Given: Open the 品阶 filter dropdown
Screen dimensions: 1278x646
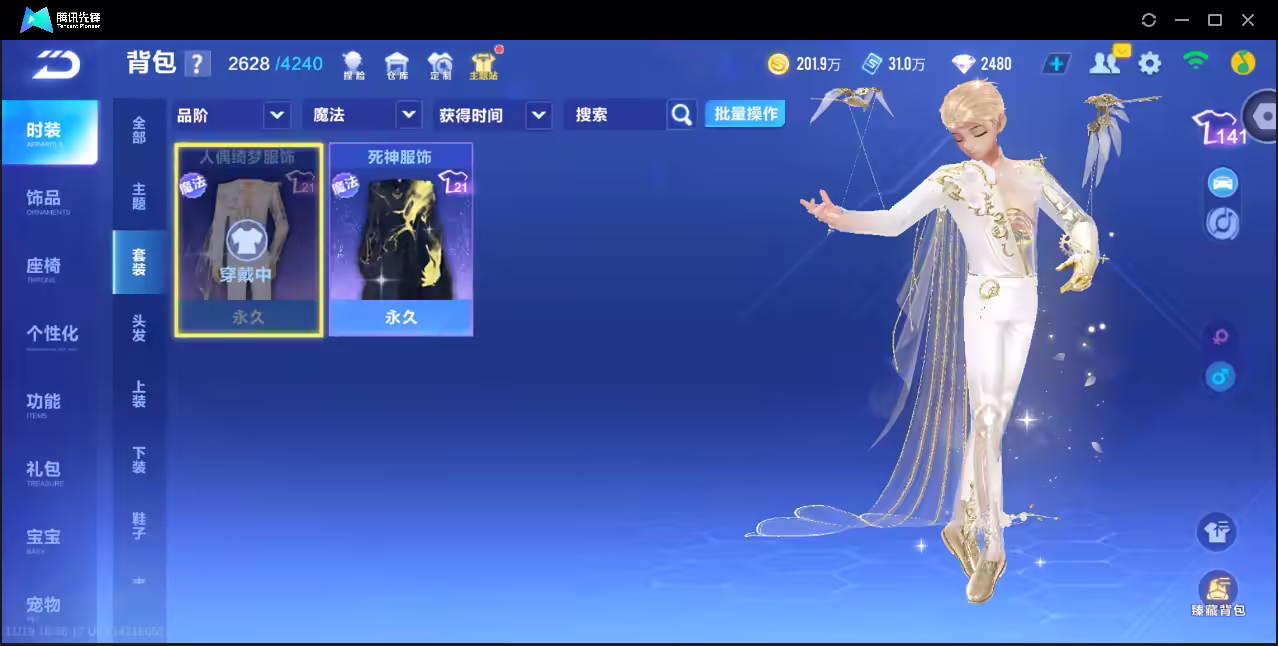Looking at the screenshot, I should (x=277, y=115).
